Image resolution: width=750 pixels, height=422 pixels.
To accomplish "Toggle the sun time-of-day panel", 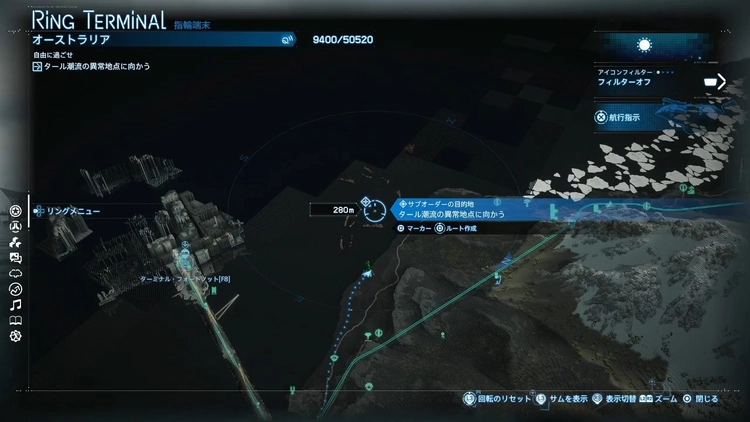I will 644,45.
